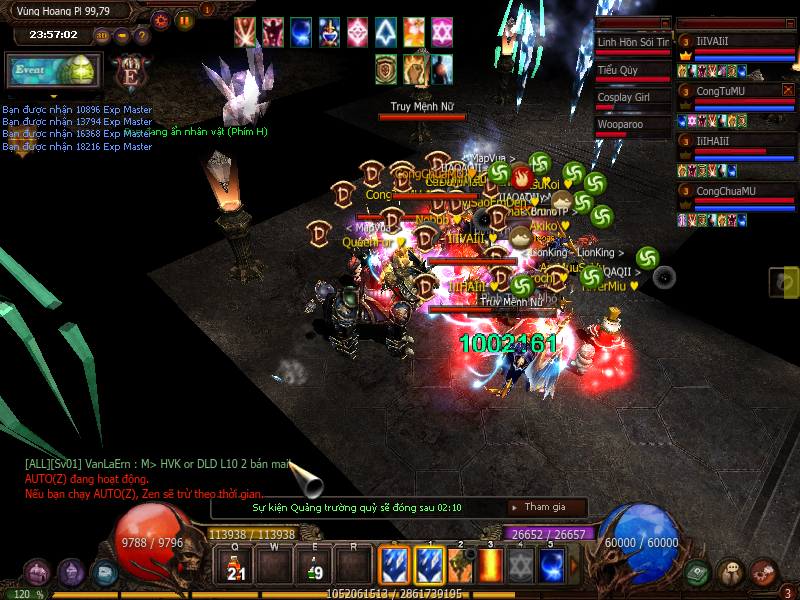Click the Tham gia event join button
The height and width of the screenshot is (600, 800).
pyautogui.click(x=546, y=507)
